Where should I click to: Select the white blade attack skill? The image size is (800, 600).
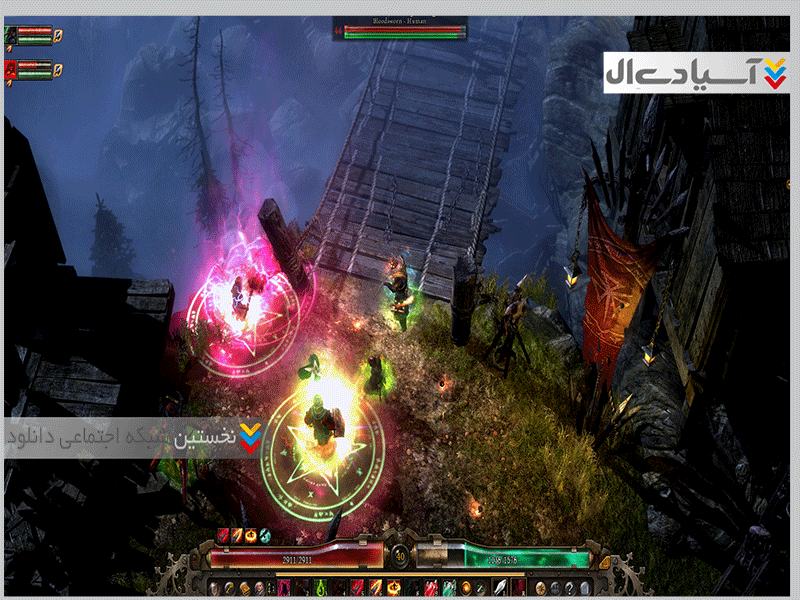500,588
